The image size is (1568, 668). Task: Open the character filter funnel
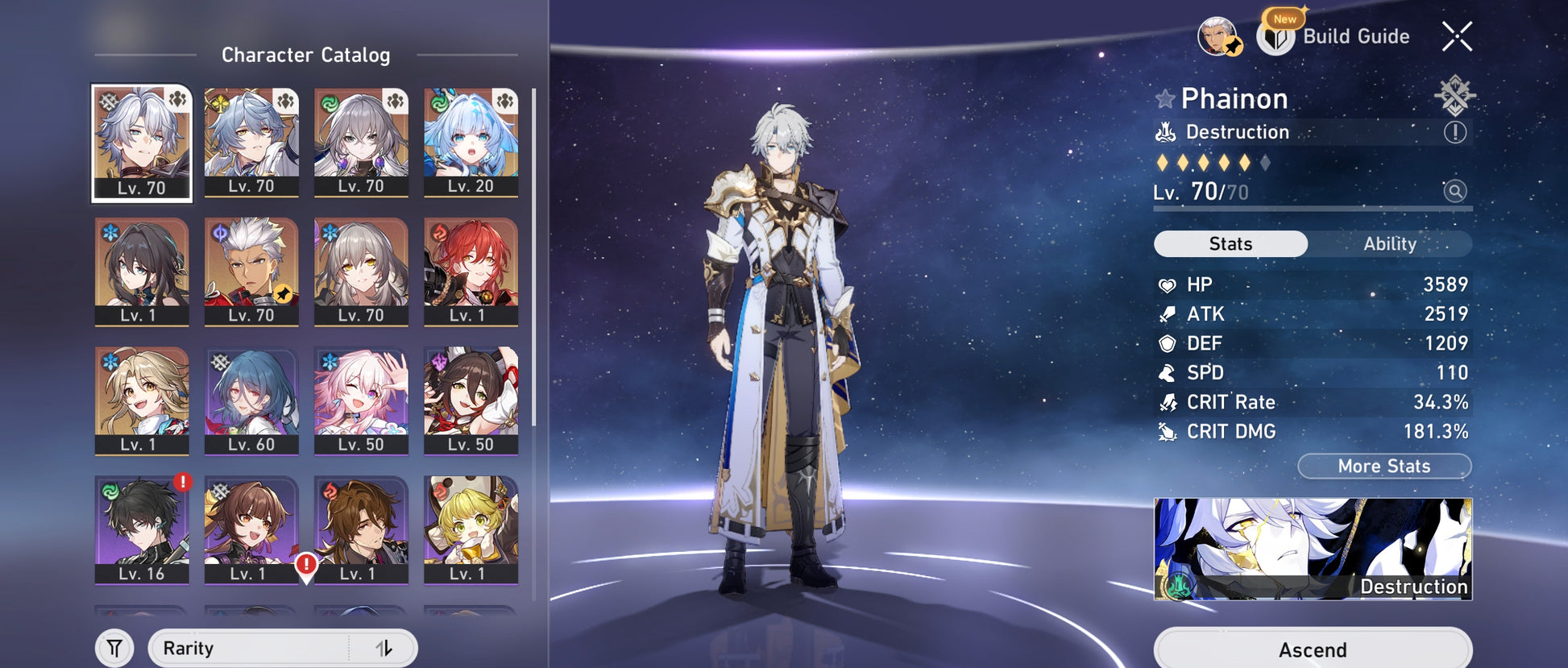point(114,649)
